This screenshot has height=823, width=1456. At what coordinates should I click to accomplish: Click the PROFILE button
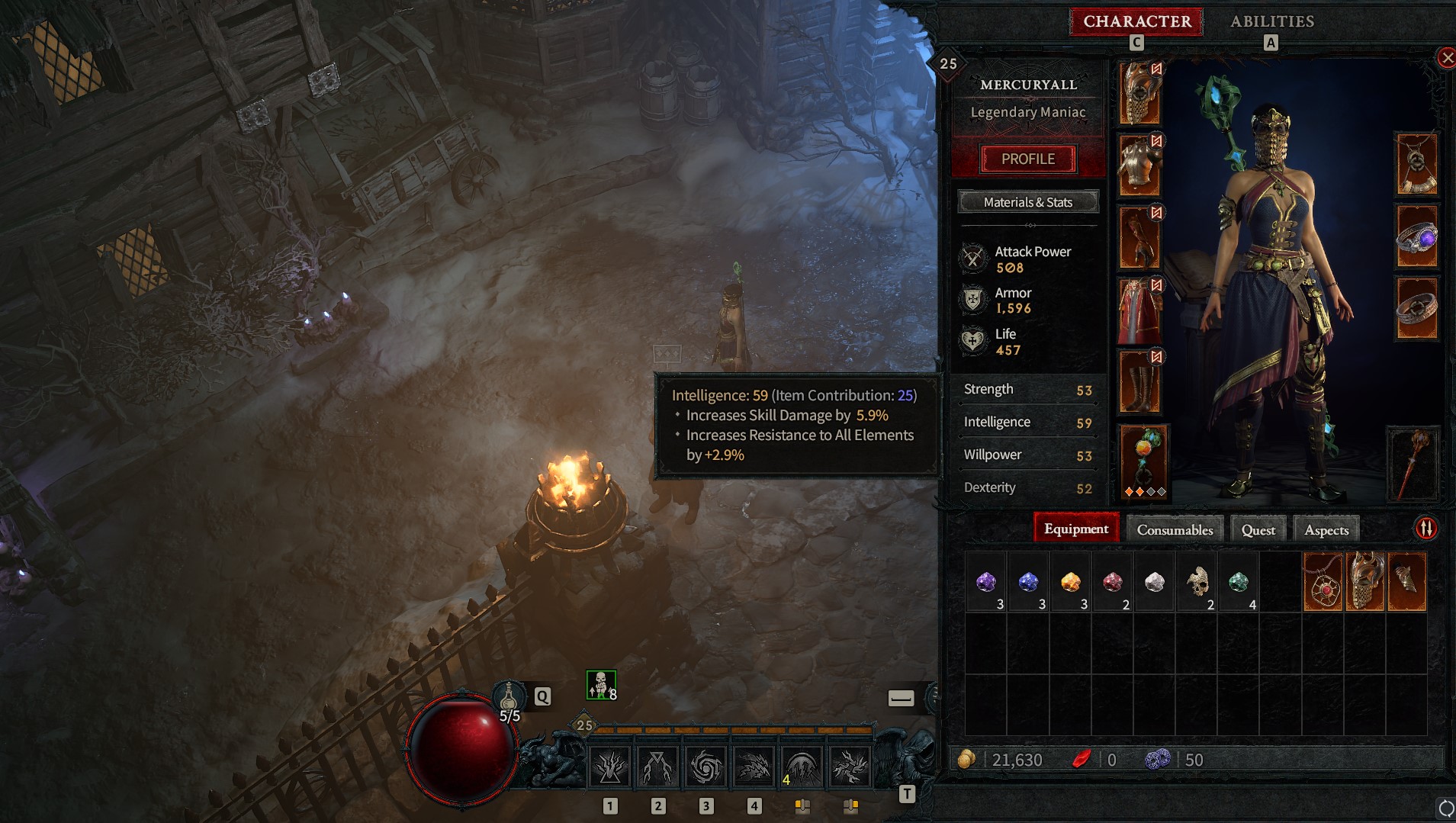click(1029, 159)
